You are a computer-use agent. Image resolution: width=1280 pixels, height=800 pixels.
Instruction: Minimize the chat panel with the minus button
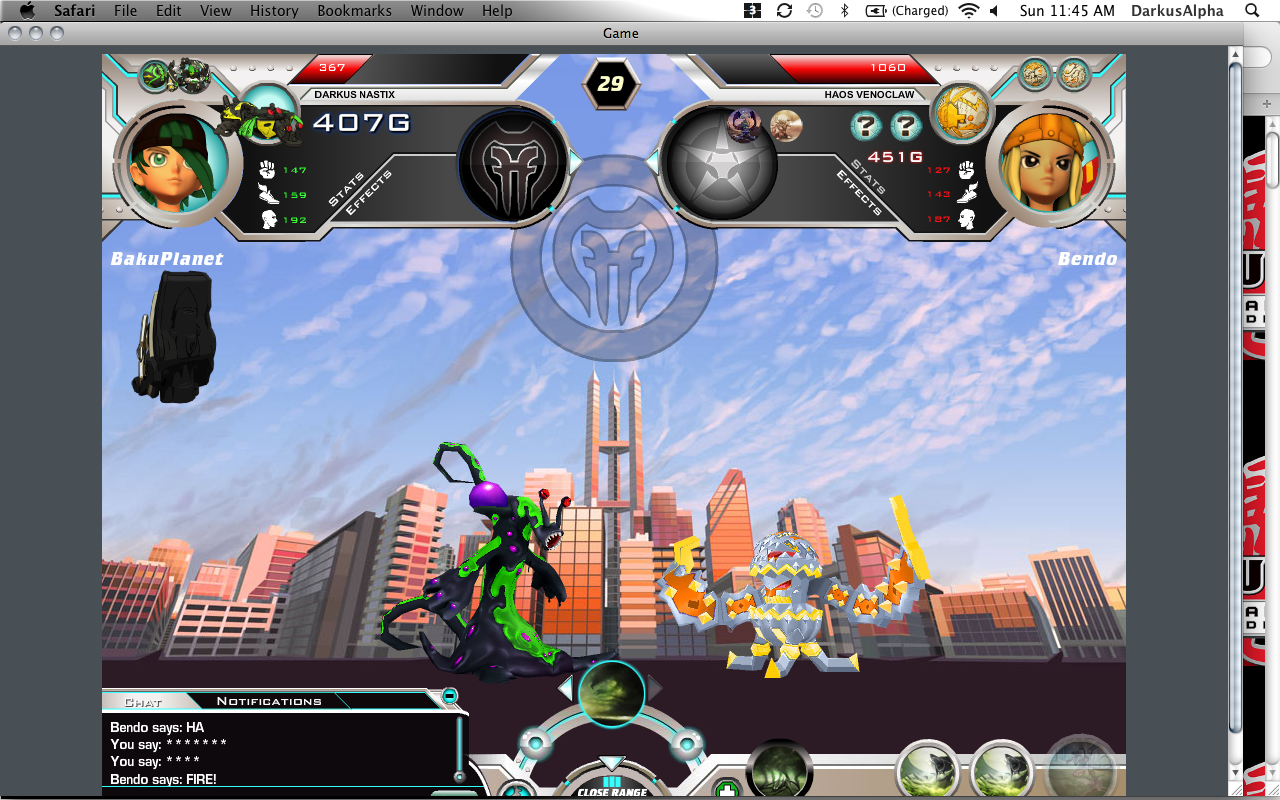450,696
